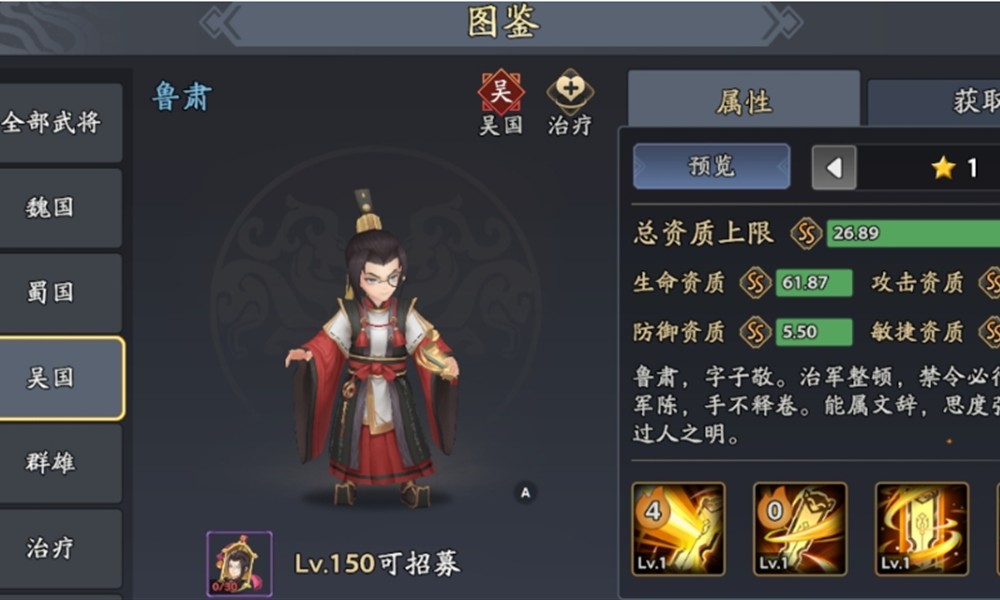Screen dimensions: 1000x600
Task: Open Lu Su's fragment portrait icon
Action: tap(239, 563)
